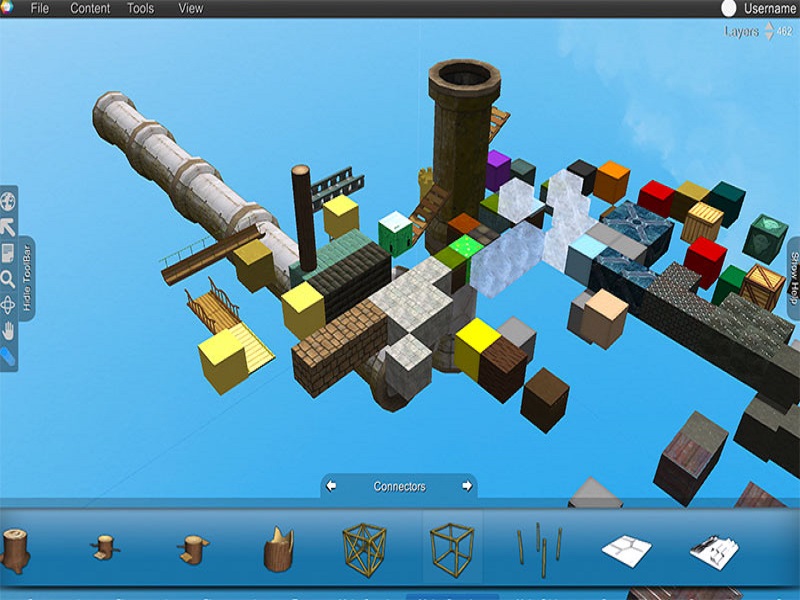Open the File menu
Image resolution: width=800 pixels, height=600 pixels.
coord(40,9)
